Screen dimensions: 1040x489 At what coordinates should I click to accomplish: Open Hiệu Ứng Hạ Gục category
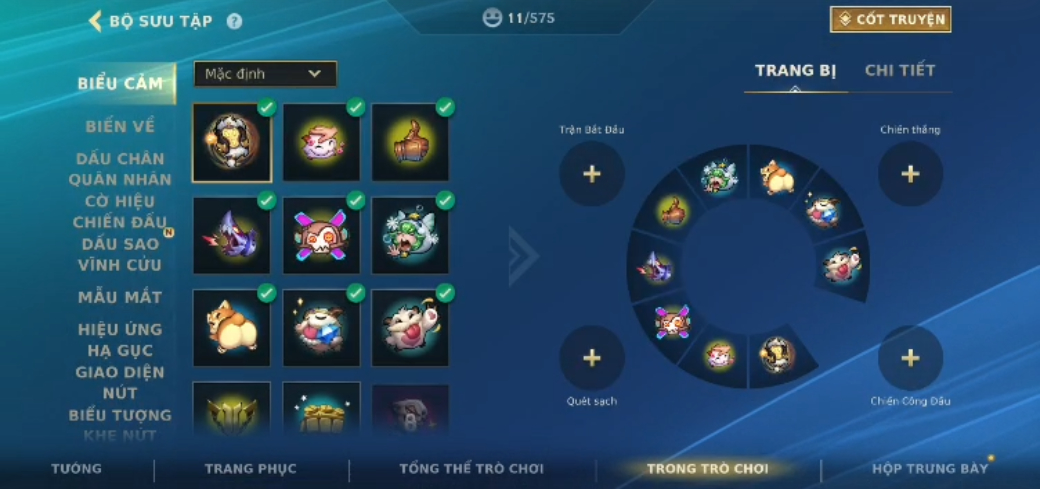click(120, 340)
